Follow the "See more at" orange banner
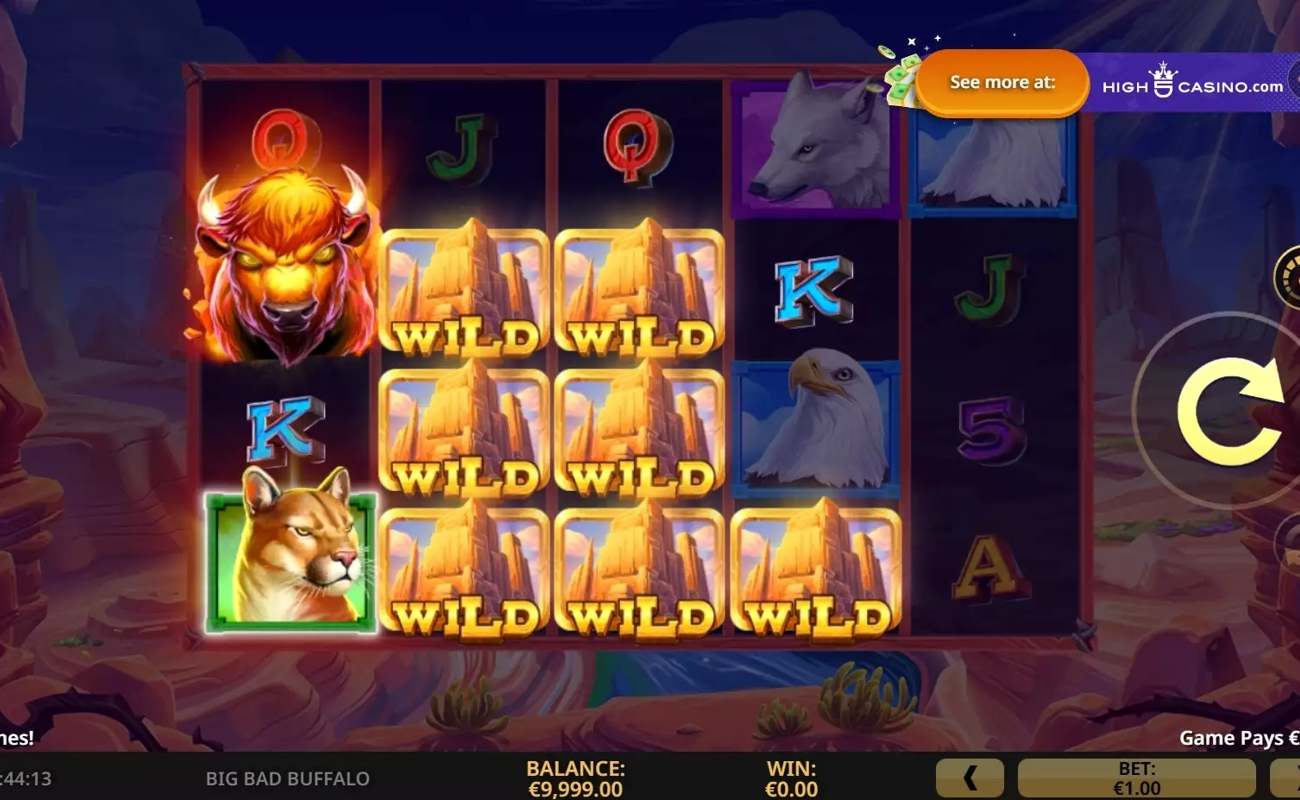Viewport: 1300px width, 800px height. tap(1002, 83)
